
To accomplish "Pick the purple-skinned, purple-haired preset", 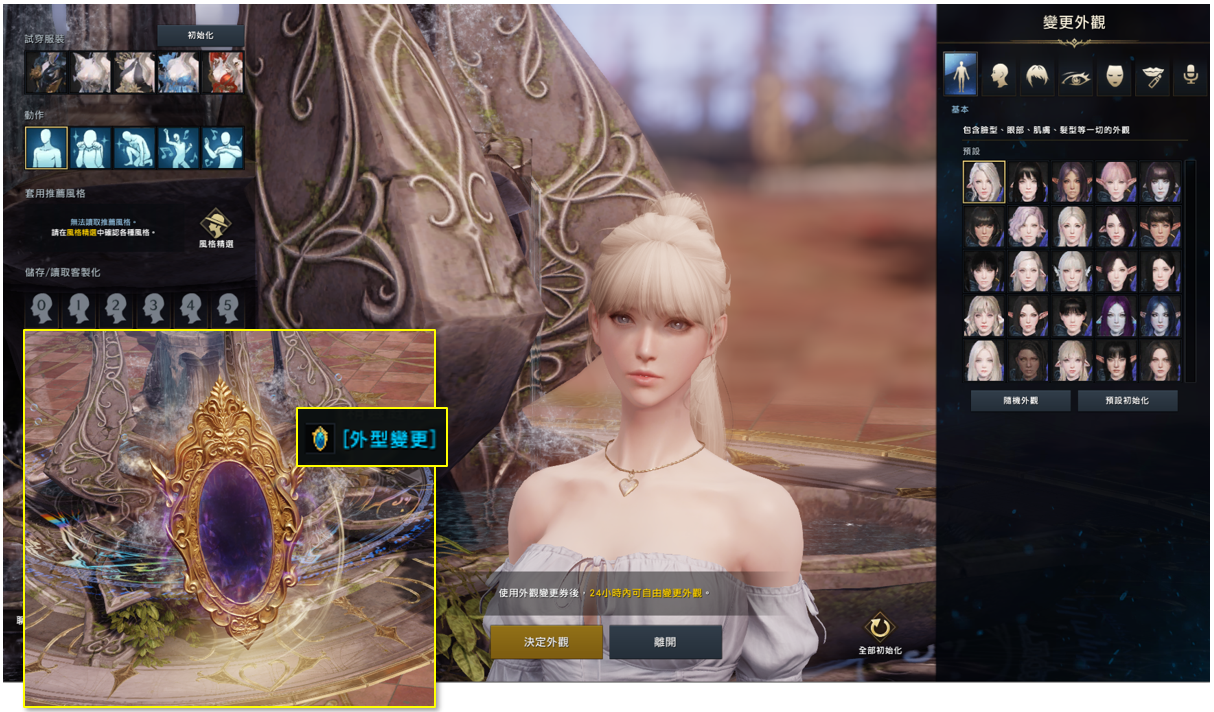I will 1116,316.
